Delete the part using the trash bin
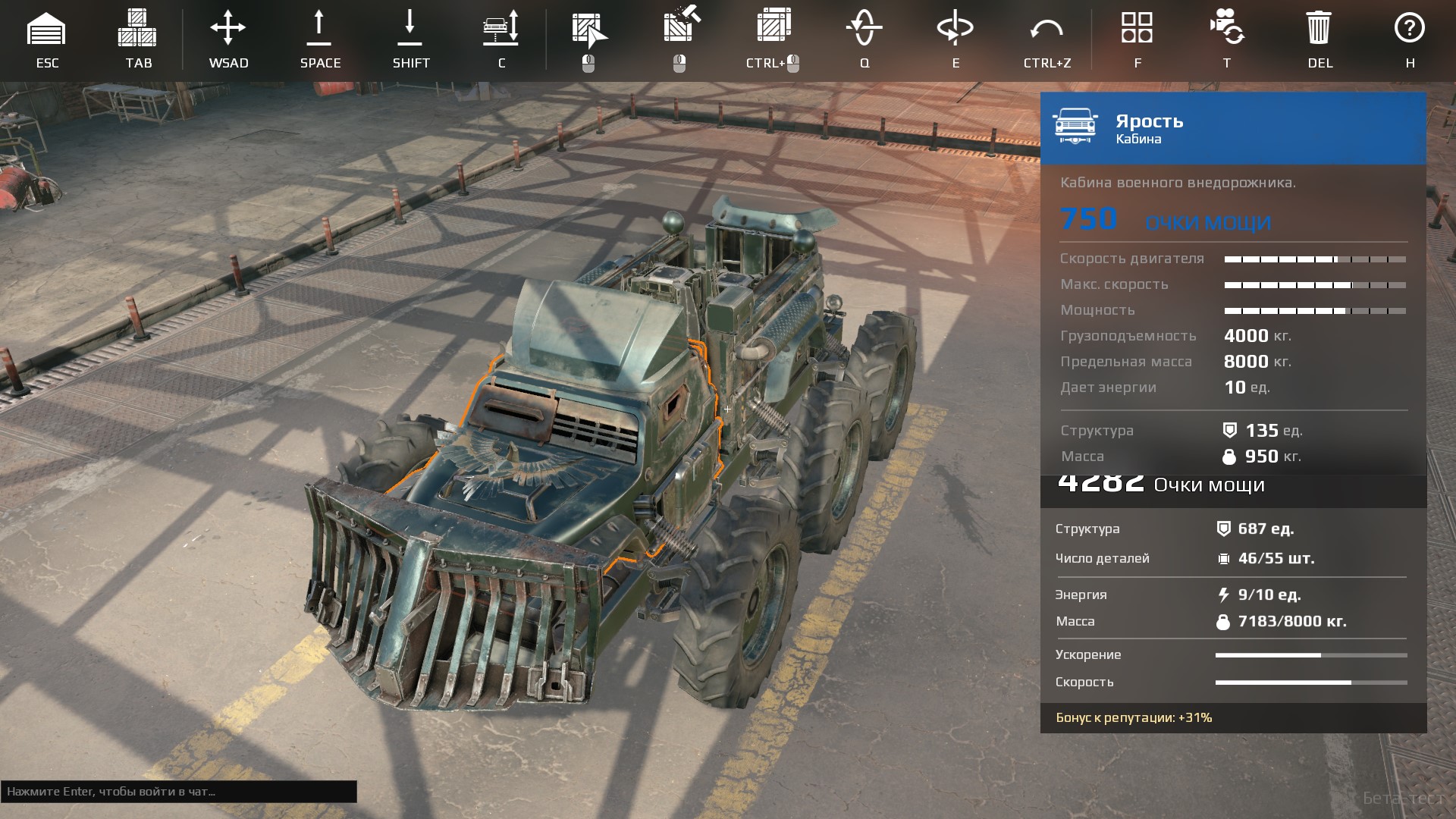 (x=1319, y=28)
